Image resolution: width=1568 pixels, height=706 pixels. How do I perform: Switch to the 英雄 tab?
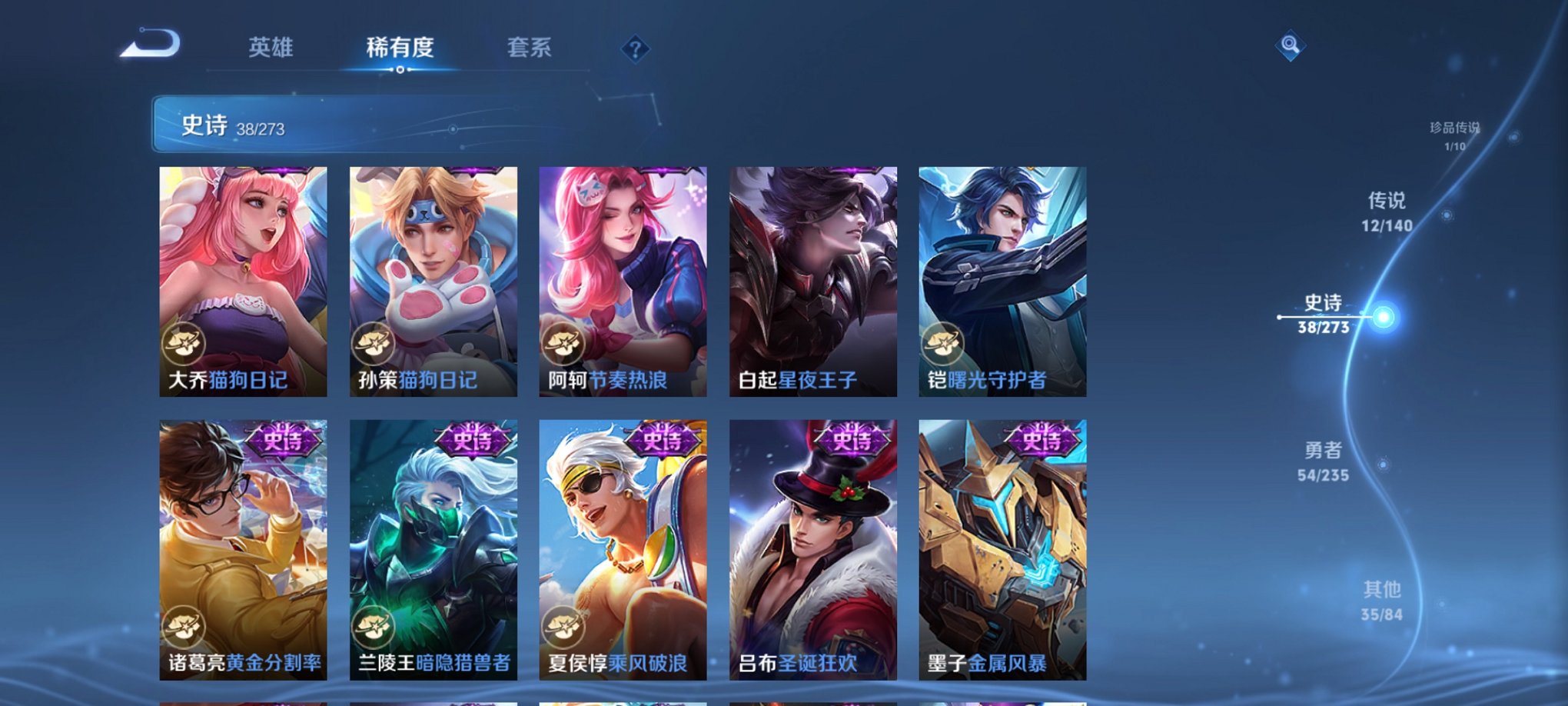point(271,46)
